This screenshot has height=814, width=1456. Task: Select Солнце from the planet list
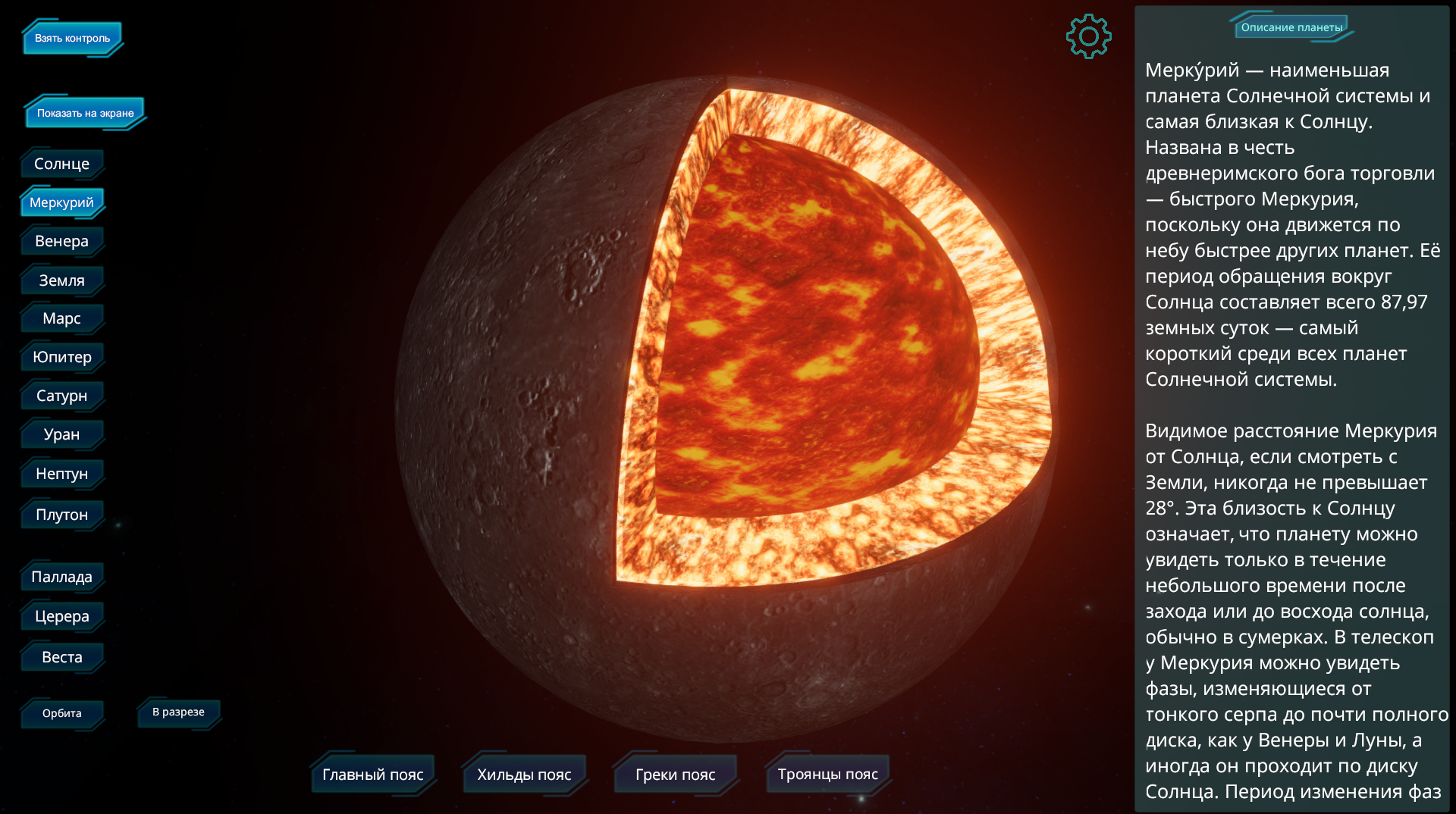[61, 164]
